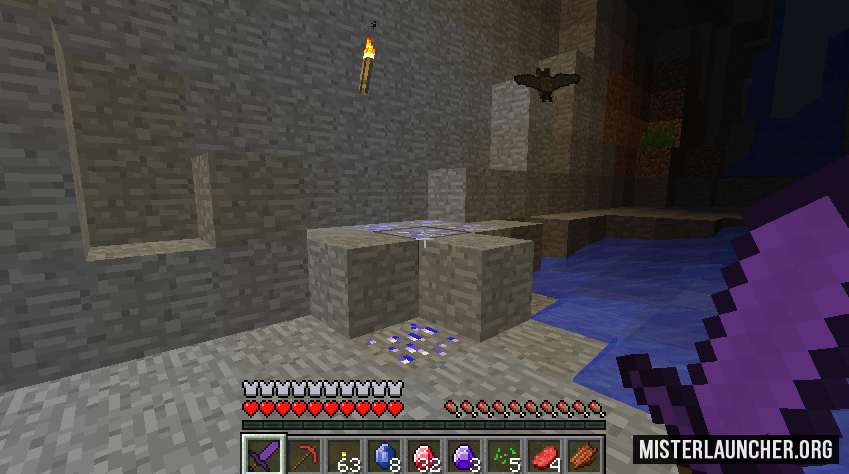Screen dimensions: 849x474
Task: Select the purple gem stack slot
Action: coord(464,455)
